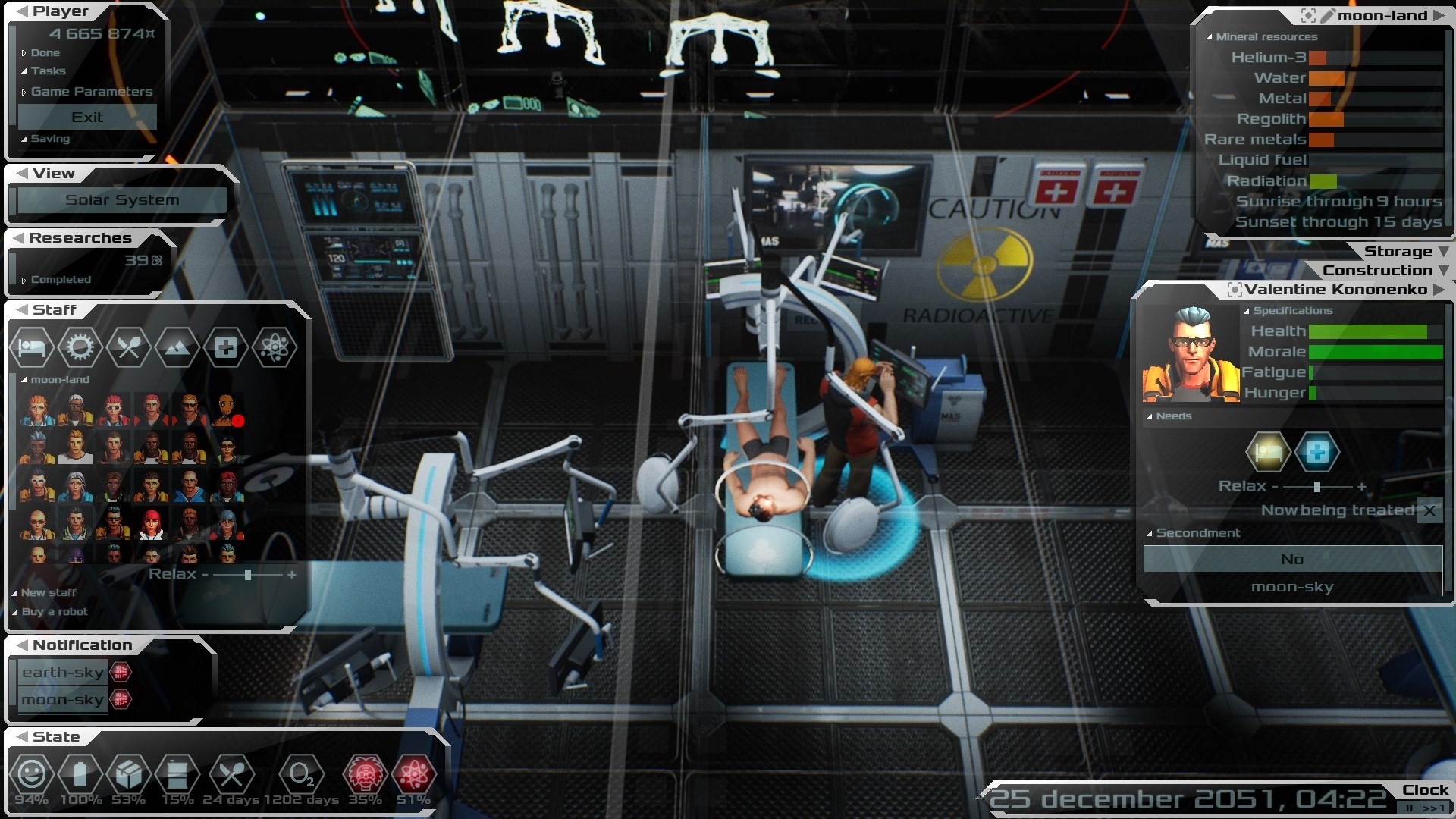Click the medical treatment need icon
Screen dimensions: 1456x819
click(1316, 453)
